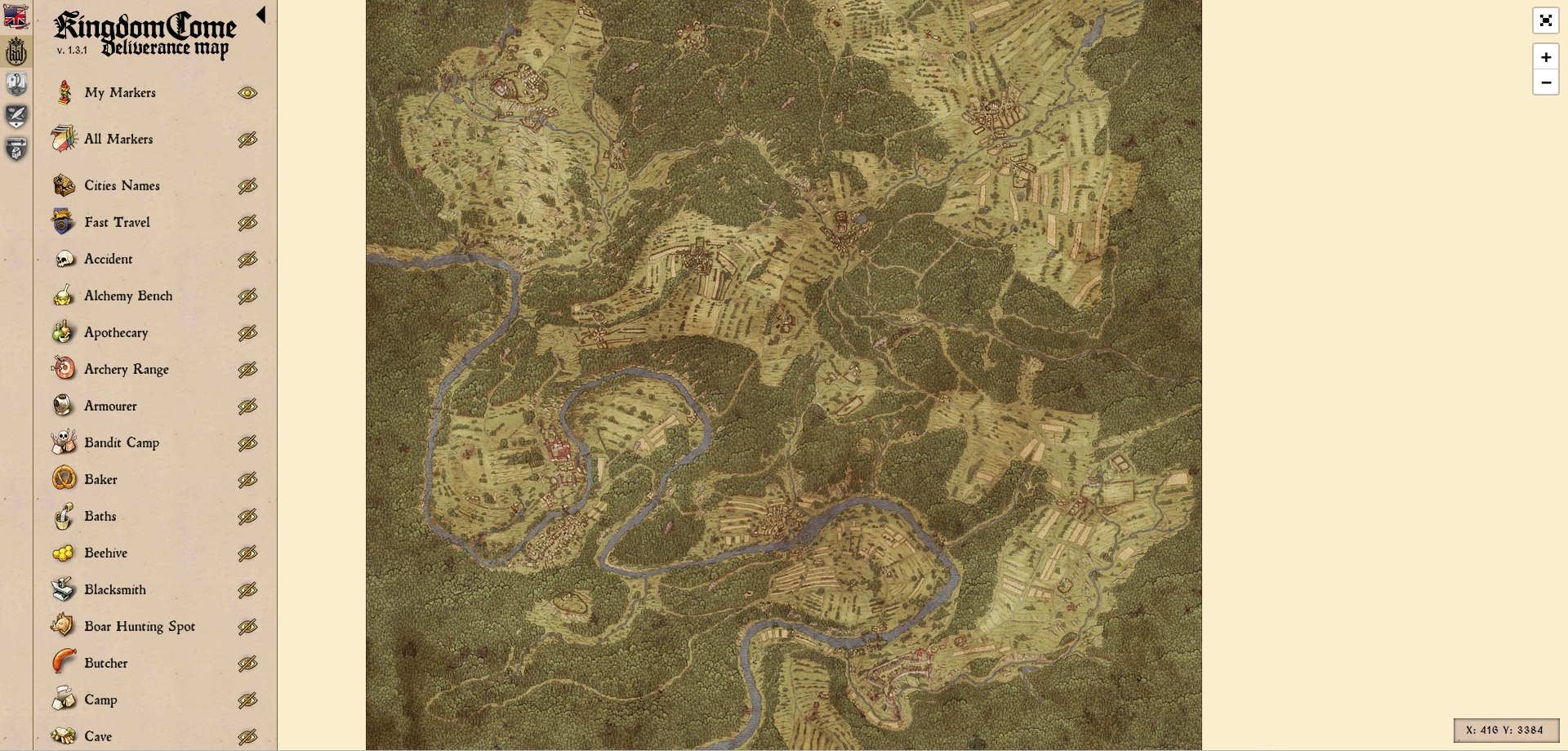The height and width of the screenshot is (751, 1568).
Task: Change language via the English flag icon
Action: coord(16,16)
